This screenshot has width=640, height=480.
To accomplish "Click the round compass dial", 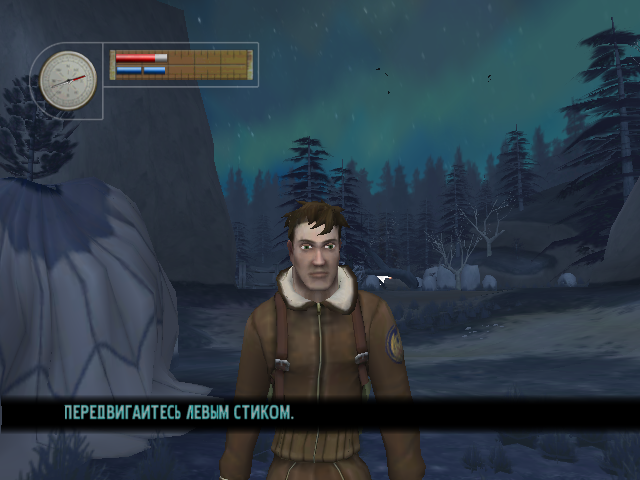I will (x=69, y=79).
